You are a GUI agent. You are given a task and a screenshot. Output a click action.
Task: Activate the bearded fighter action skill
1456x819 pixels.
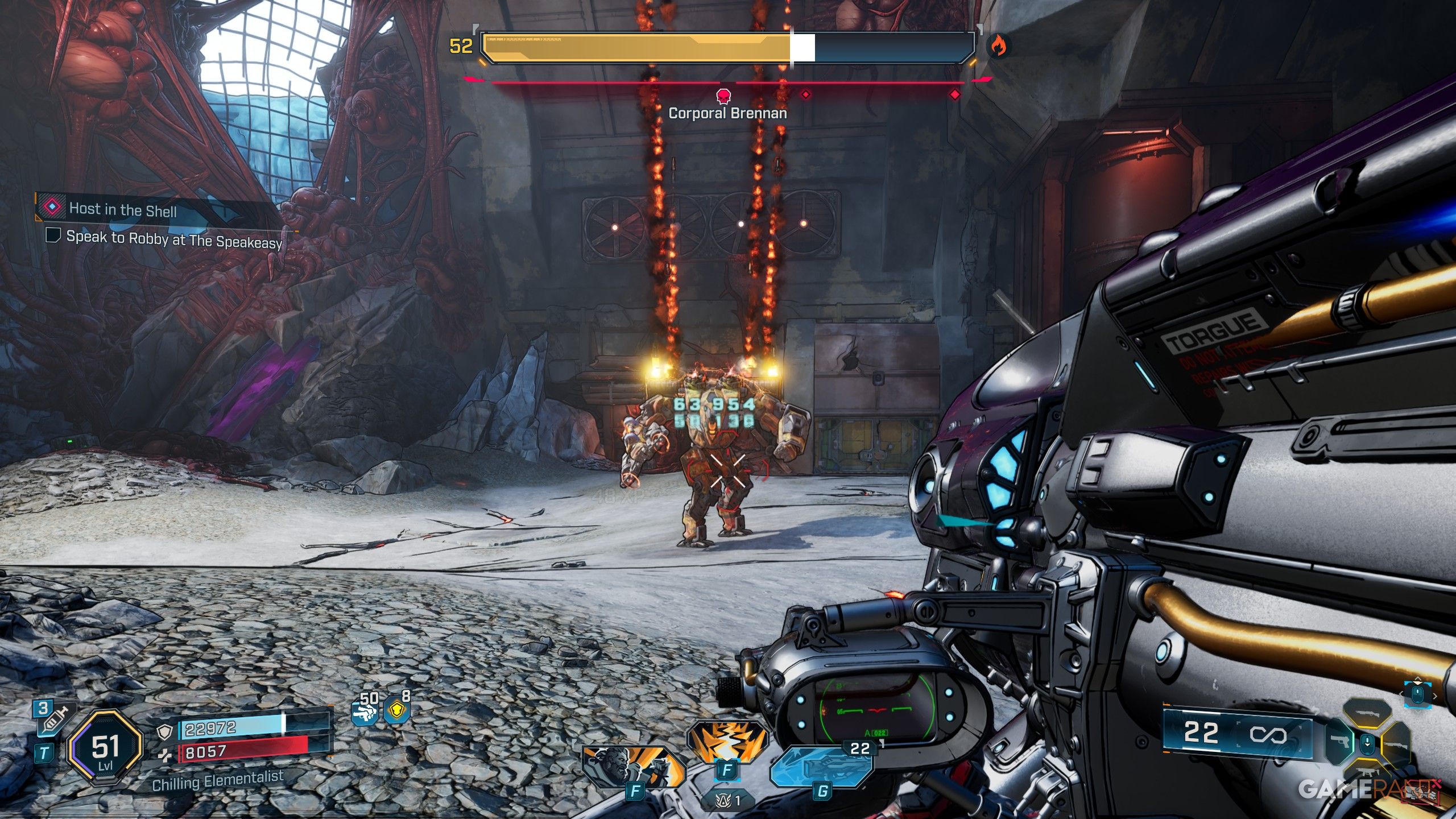click(633, 766)
